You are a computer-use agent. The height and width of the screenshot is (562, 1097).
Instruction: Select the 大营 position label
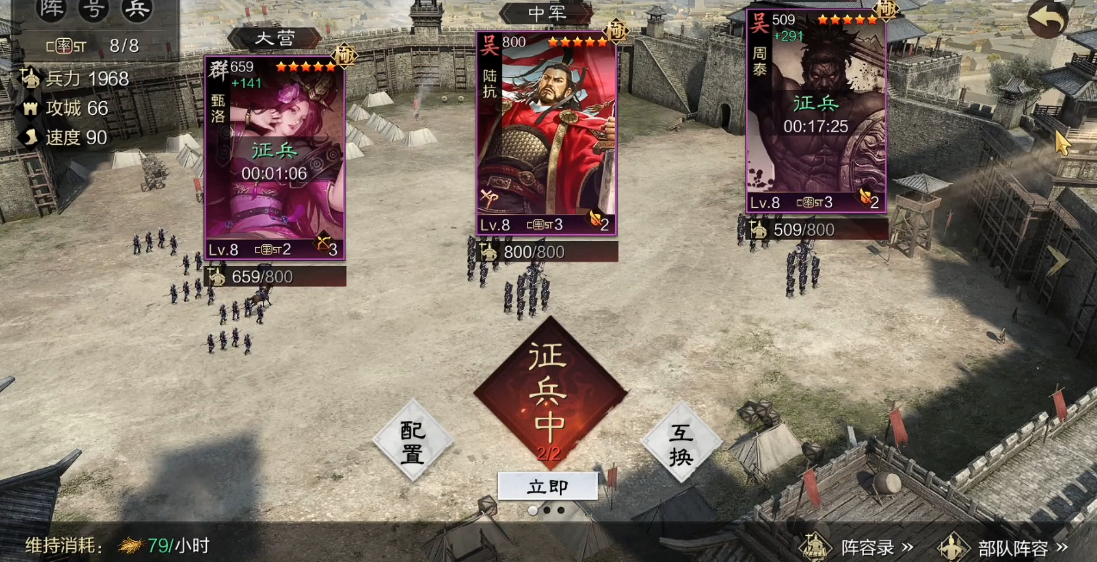[x=274, y=38]
